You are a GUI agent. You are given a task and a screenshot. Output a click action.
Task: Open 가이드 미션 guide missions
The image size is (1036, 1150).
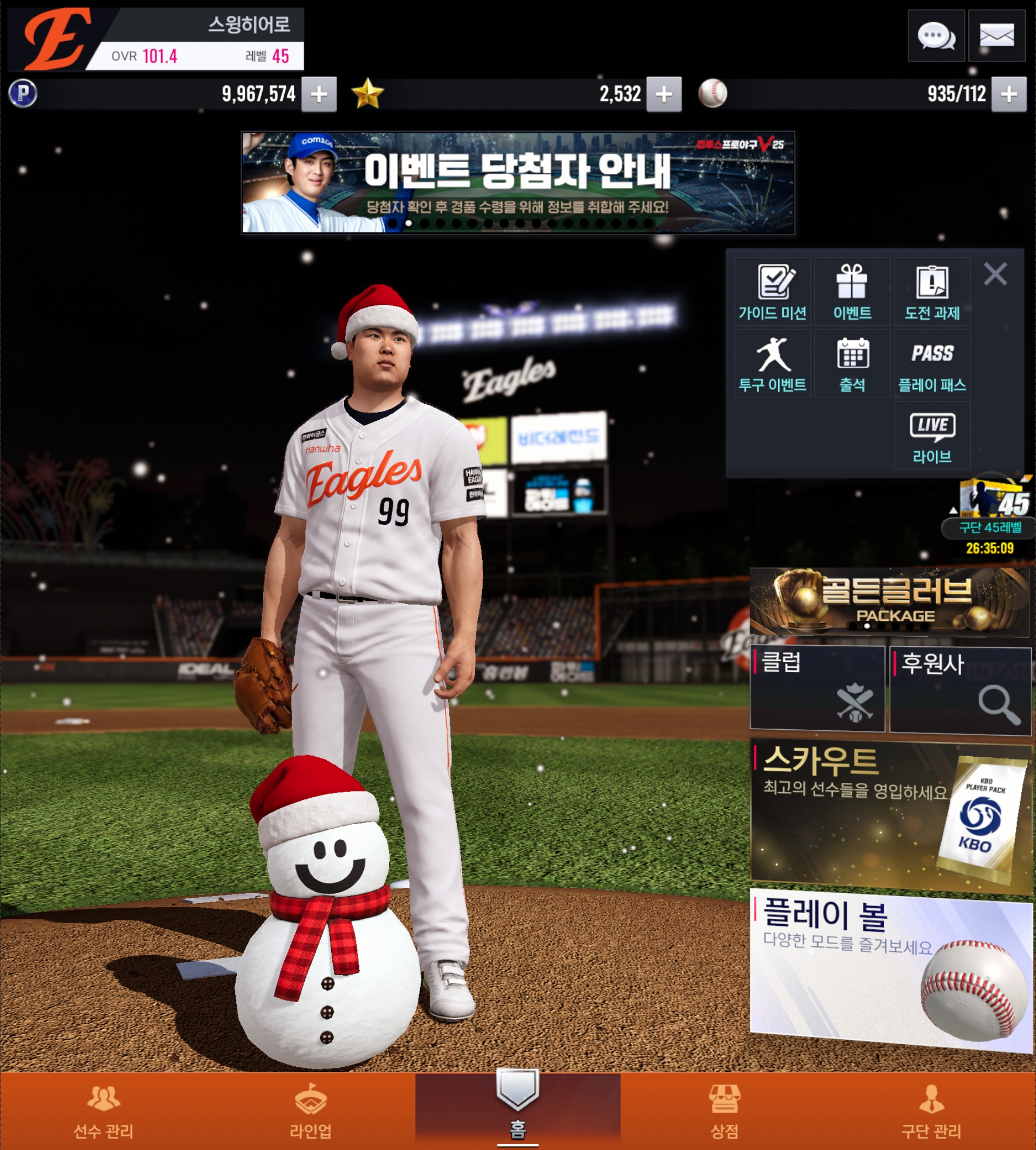(772, 292)
